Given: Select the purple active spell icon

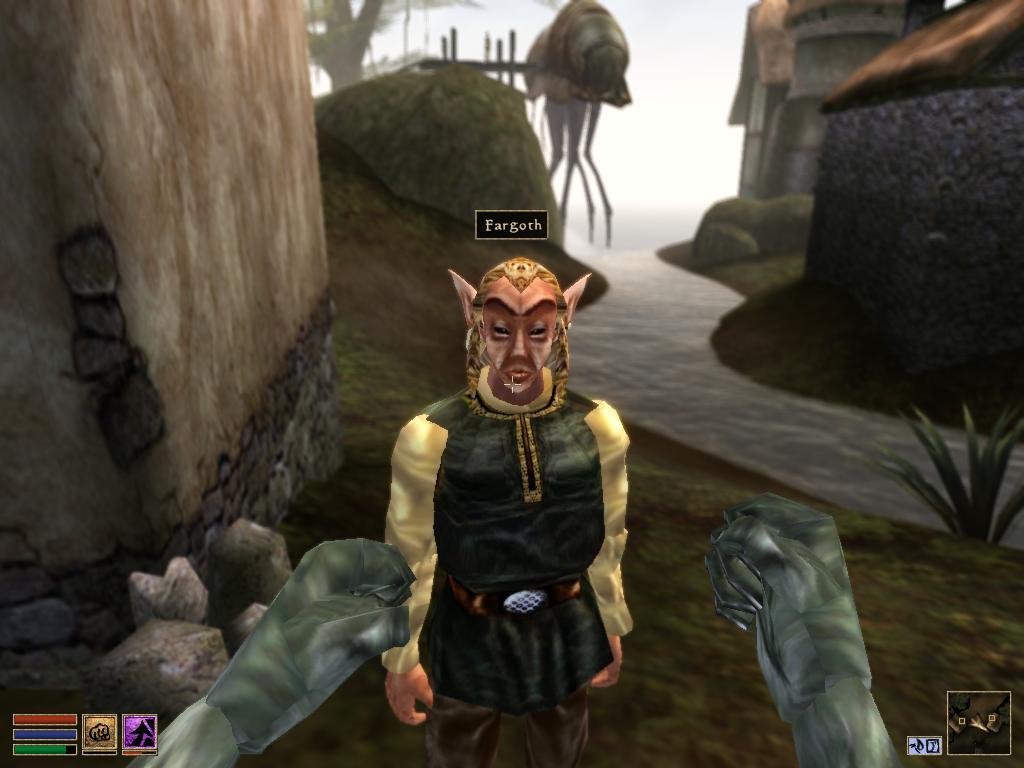Looking at the screenshot, I should point(139,733).
